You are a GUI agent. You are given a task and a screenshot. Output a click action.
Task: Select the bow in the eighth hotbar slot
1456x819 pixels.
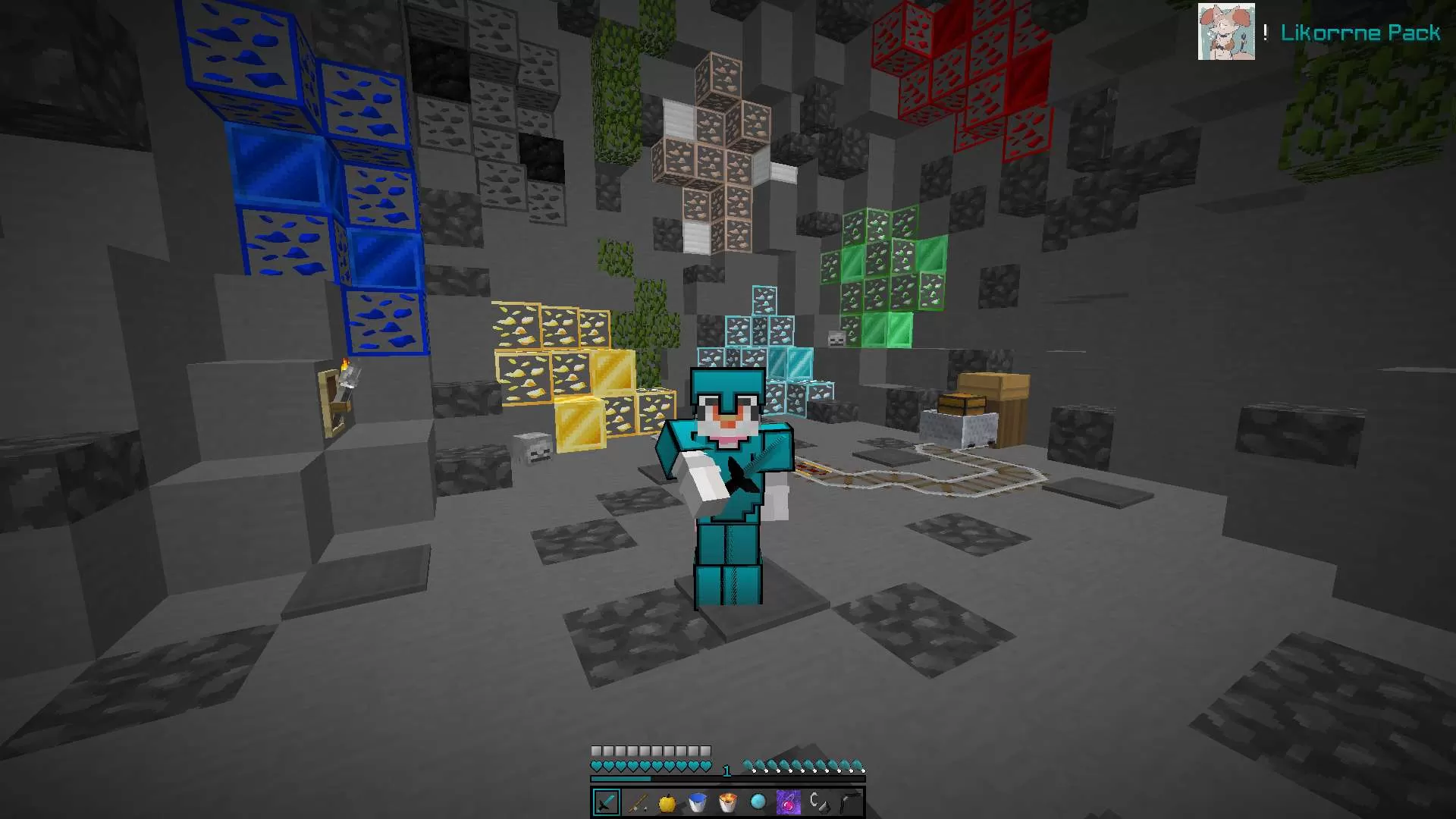[817, 800]
